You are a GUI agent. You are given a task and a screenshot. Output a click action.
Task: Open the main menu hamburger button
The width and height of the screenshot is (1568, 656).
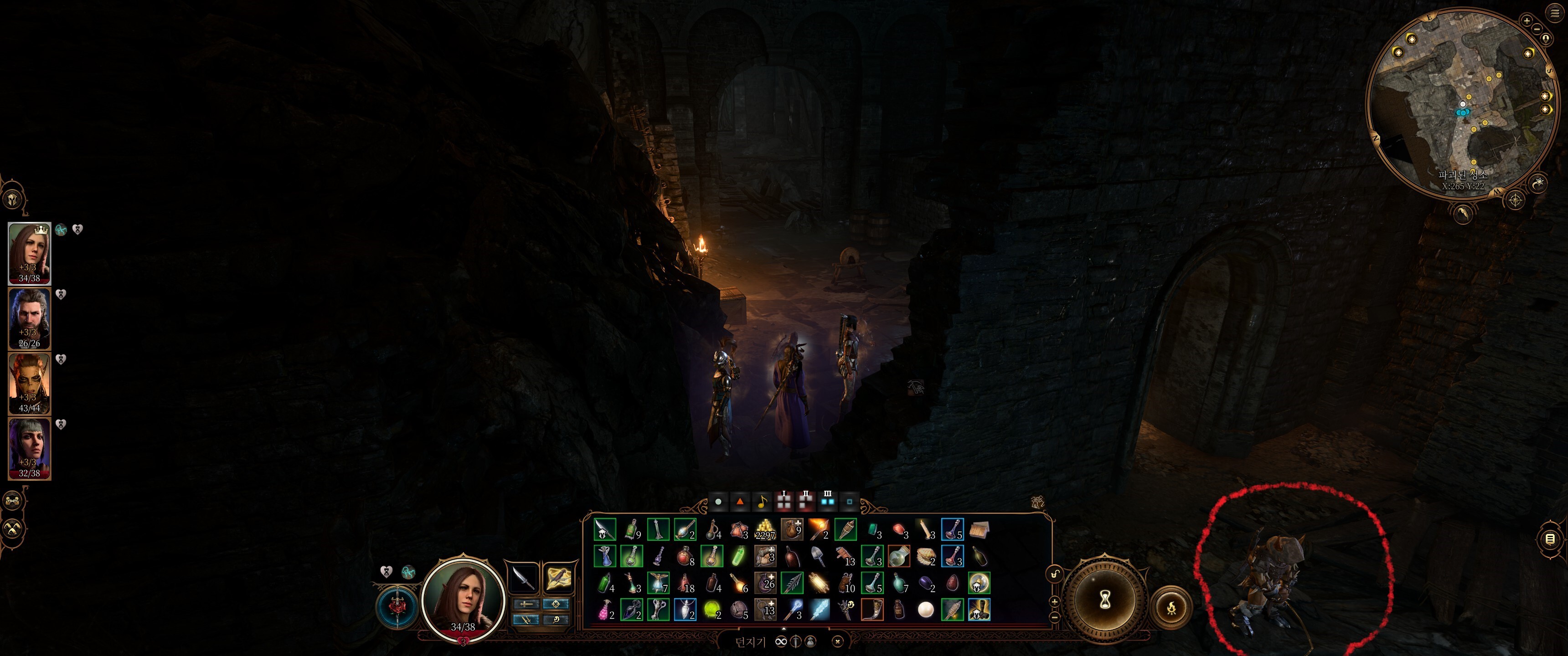pos(1555,12)
